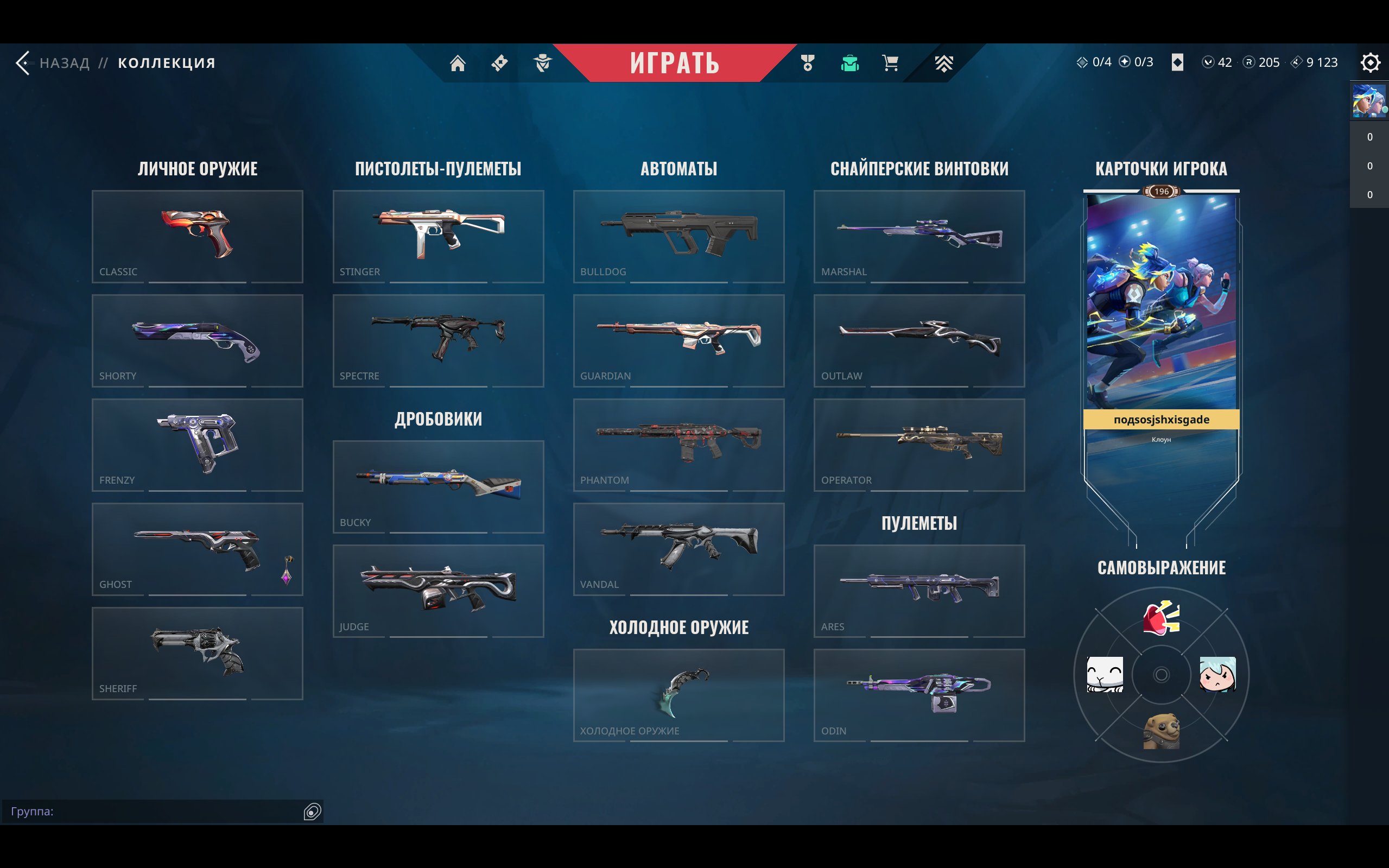Open the Store shopping cart icon
Image resolution: width=1389 pixels, height=868 pixels.
[x=890, y=63]
